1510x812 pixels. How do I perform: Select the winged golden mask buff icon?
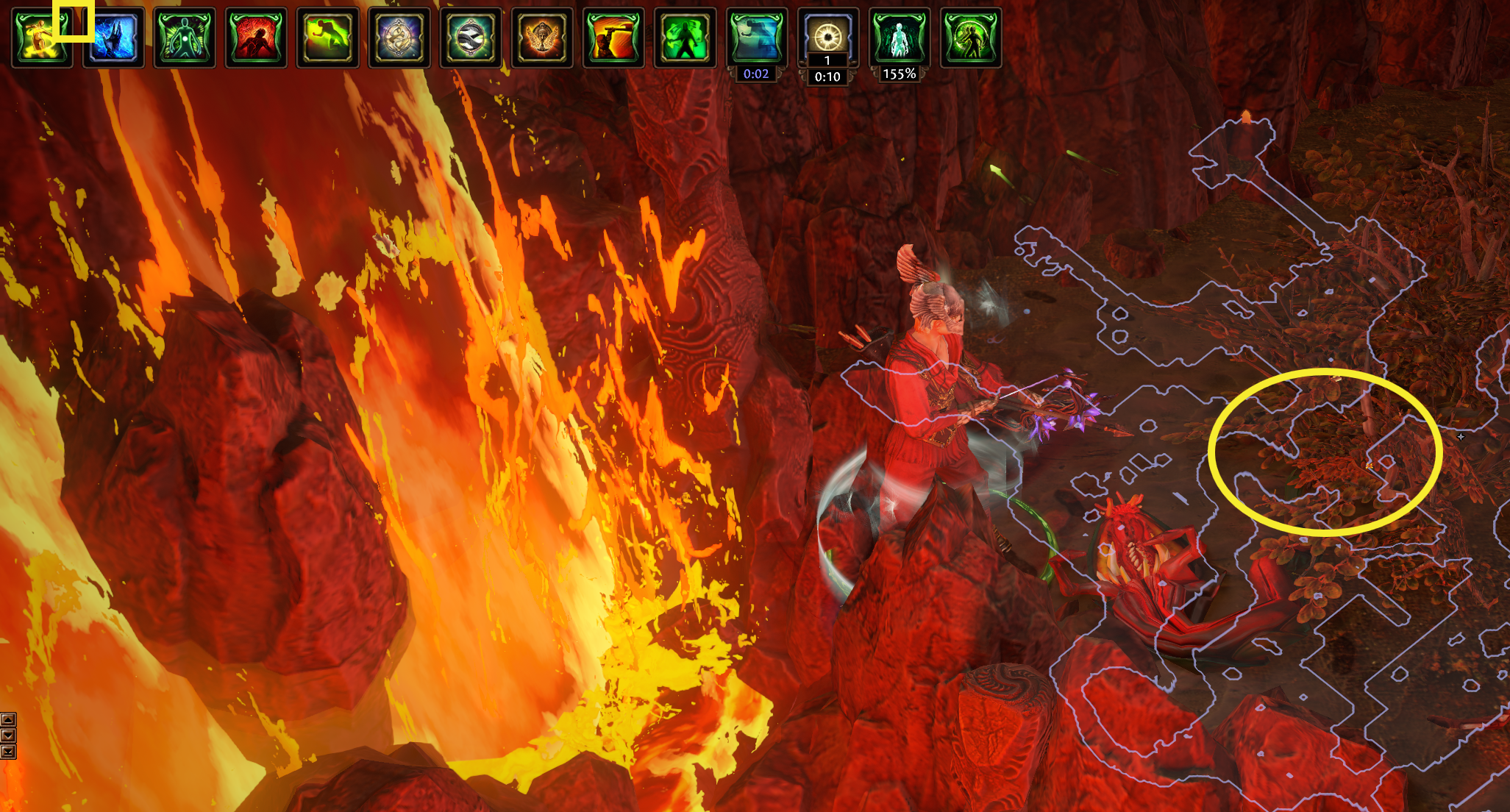click(542, 38)
